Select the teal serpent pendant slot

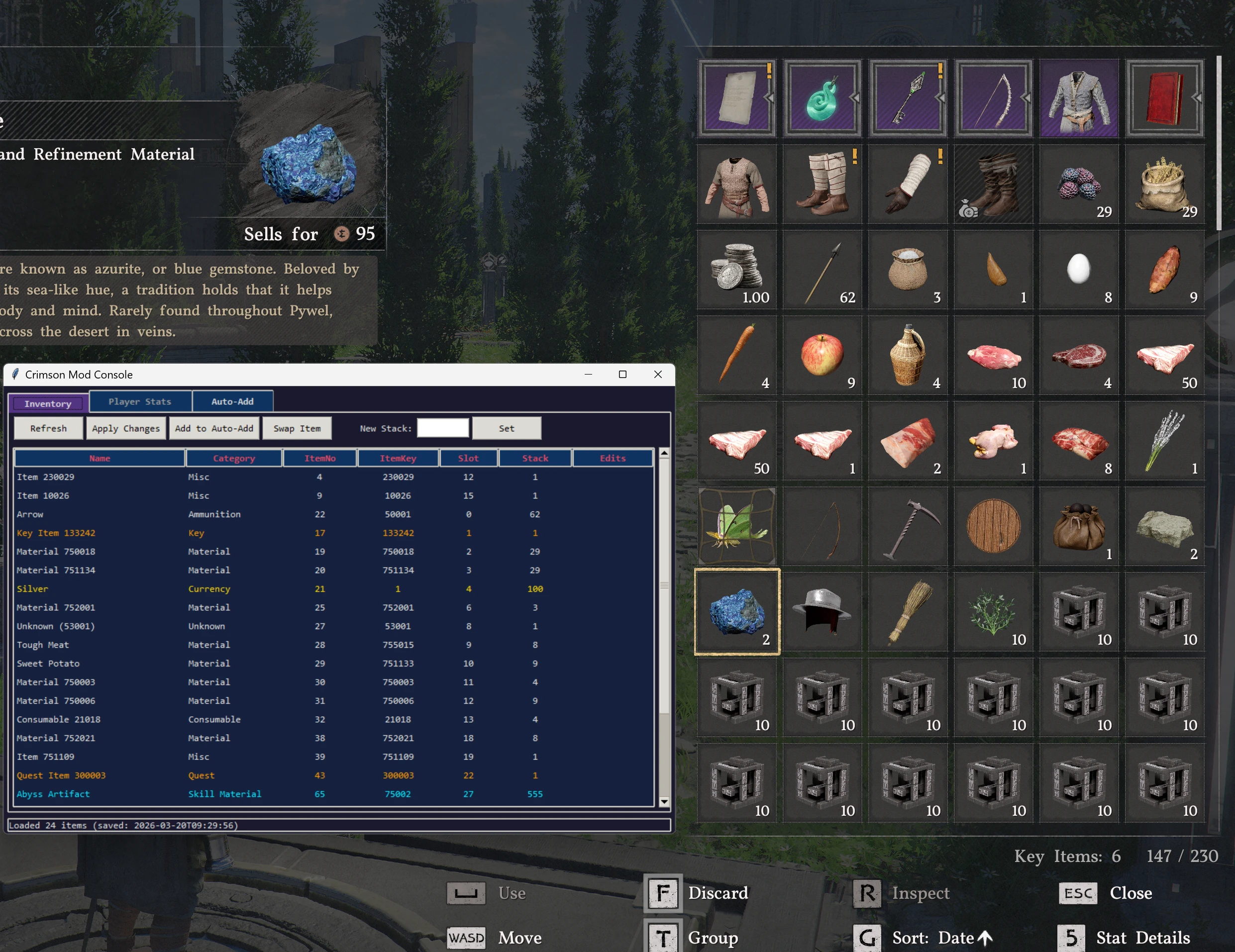point(822,98)
